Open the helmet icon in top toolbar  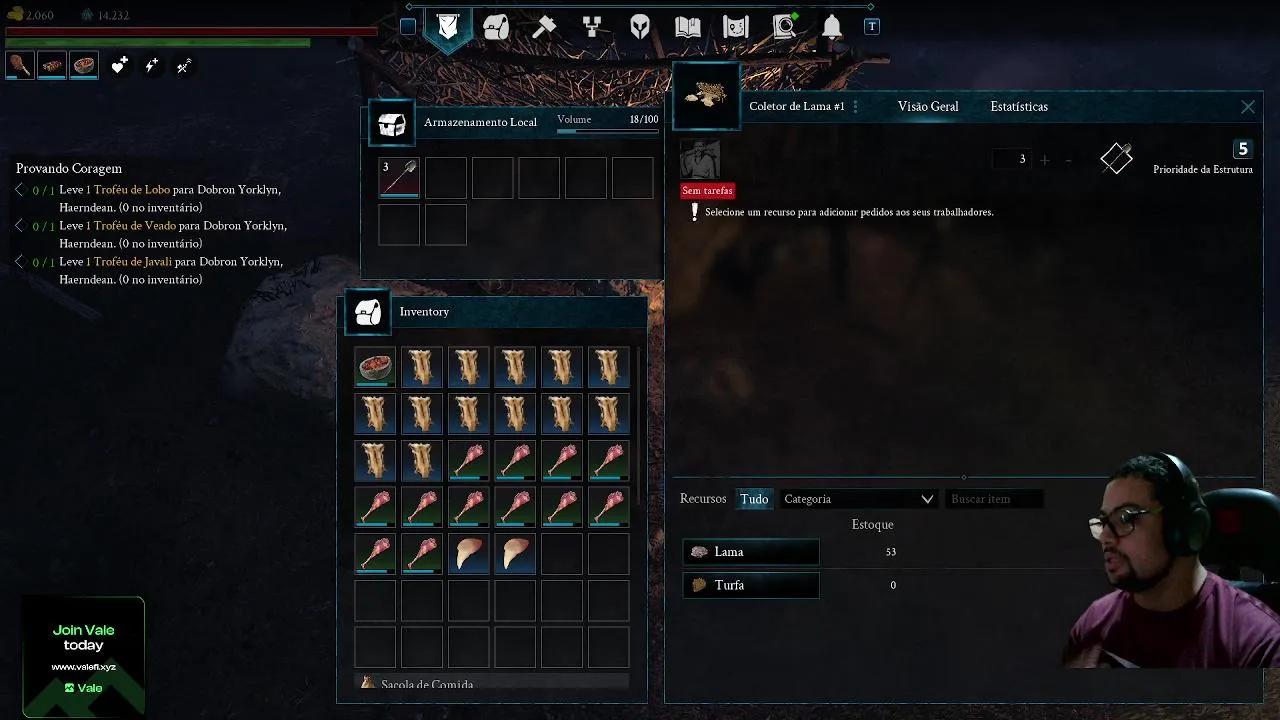coord(640,27)
